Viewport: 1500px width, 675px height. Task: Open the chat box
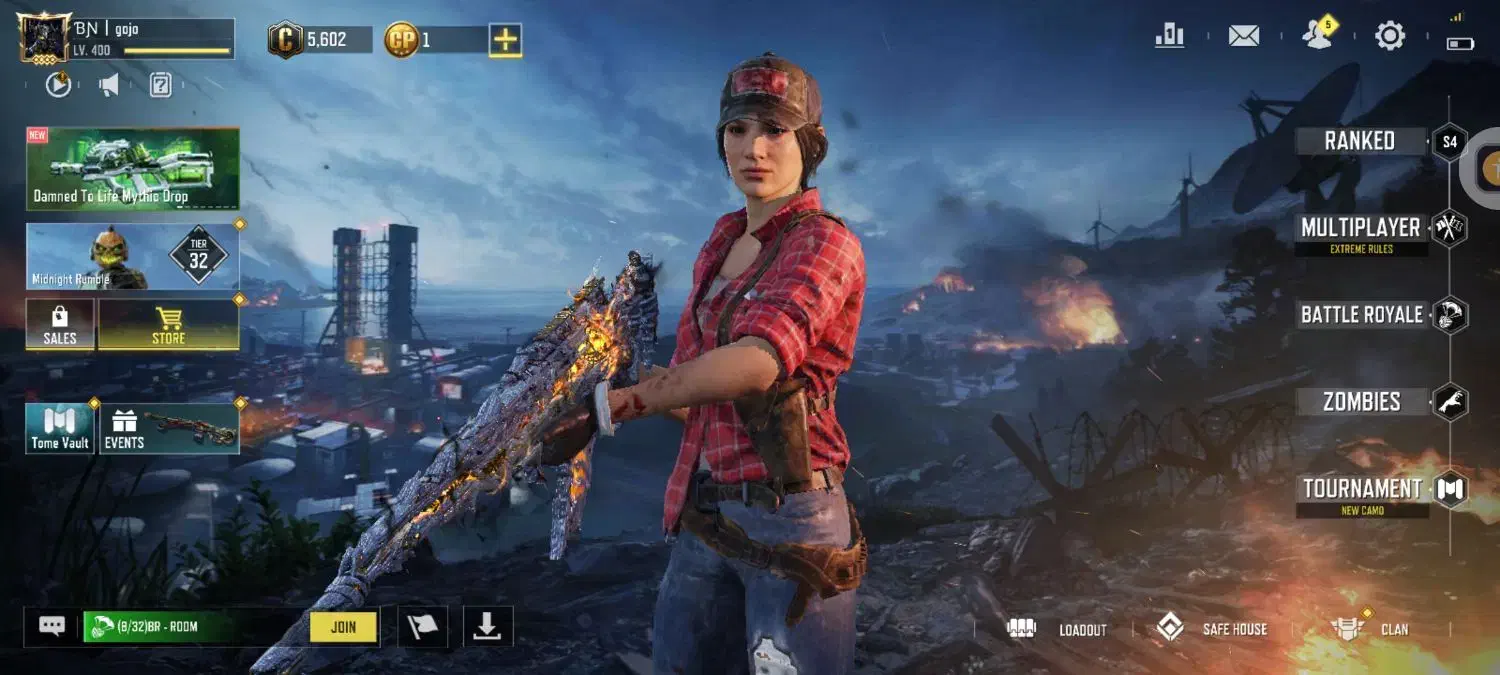click(52, 626)
